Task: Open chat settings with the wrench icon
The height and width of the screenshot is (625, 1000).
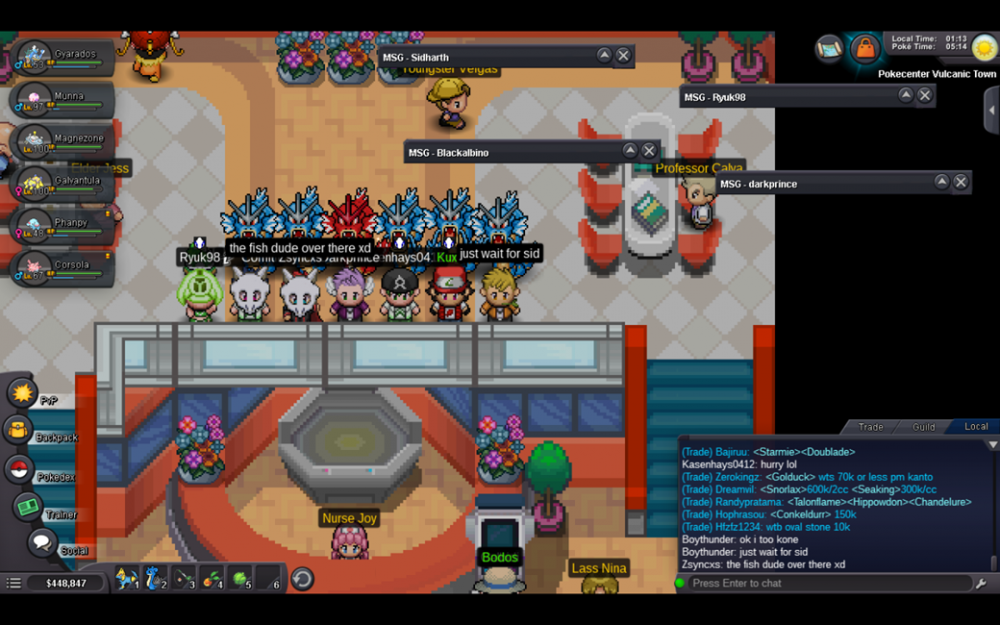Action: coord(981,584)
